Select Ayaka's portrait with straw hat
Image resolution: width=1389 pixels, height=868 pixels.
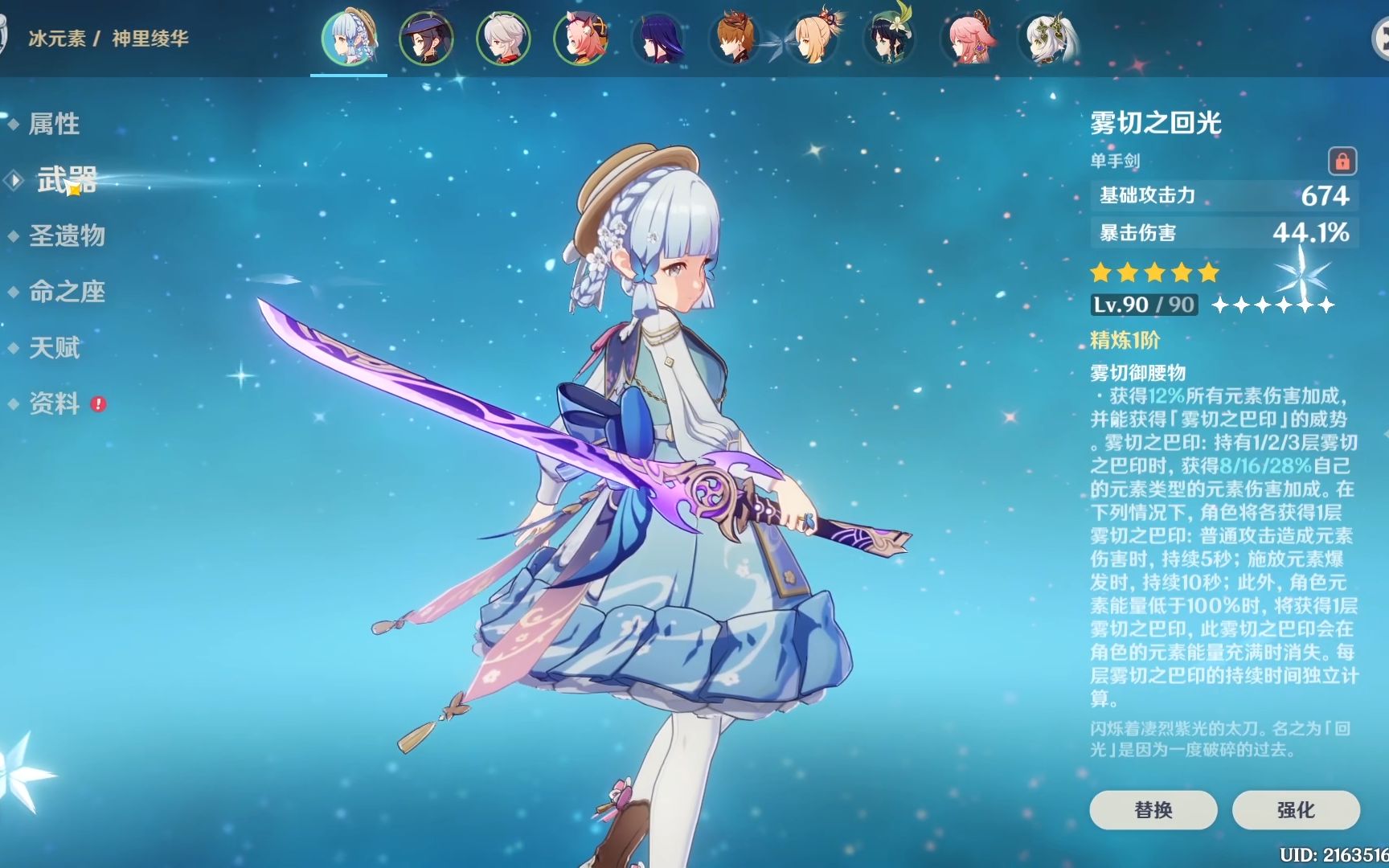(349, 38)
